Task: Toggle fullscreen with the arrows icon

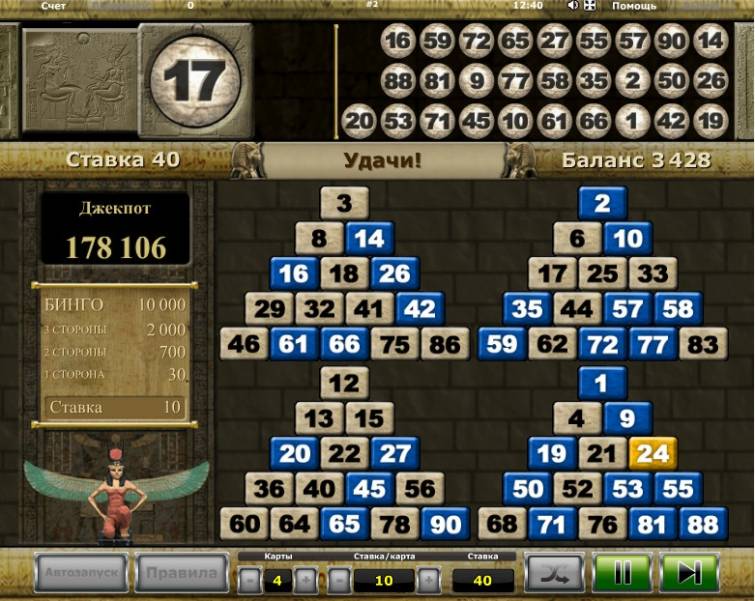Action: tap(590, 6)
